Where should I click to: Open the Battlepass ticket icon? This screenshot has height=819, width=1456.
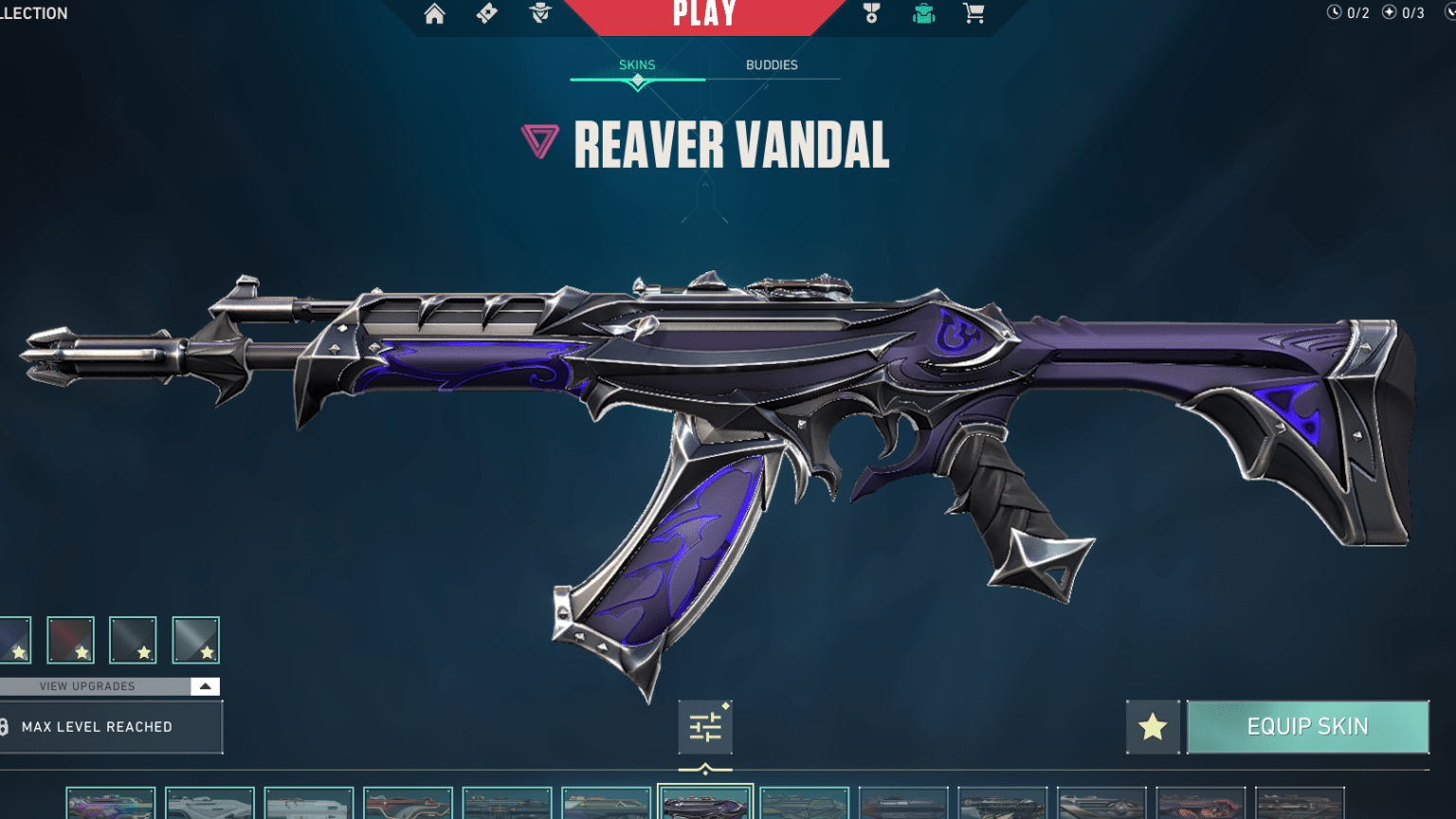point(485,15)
